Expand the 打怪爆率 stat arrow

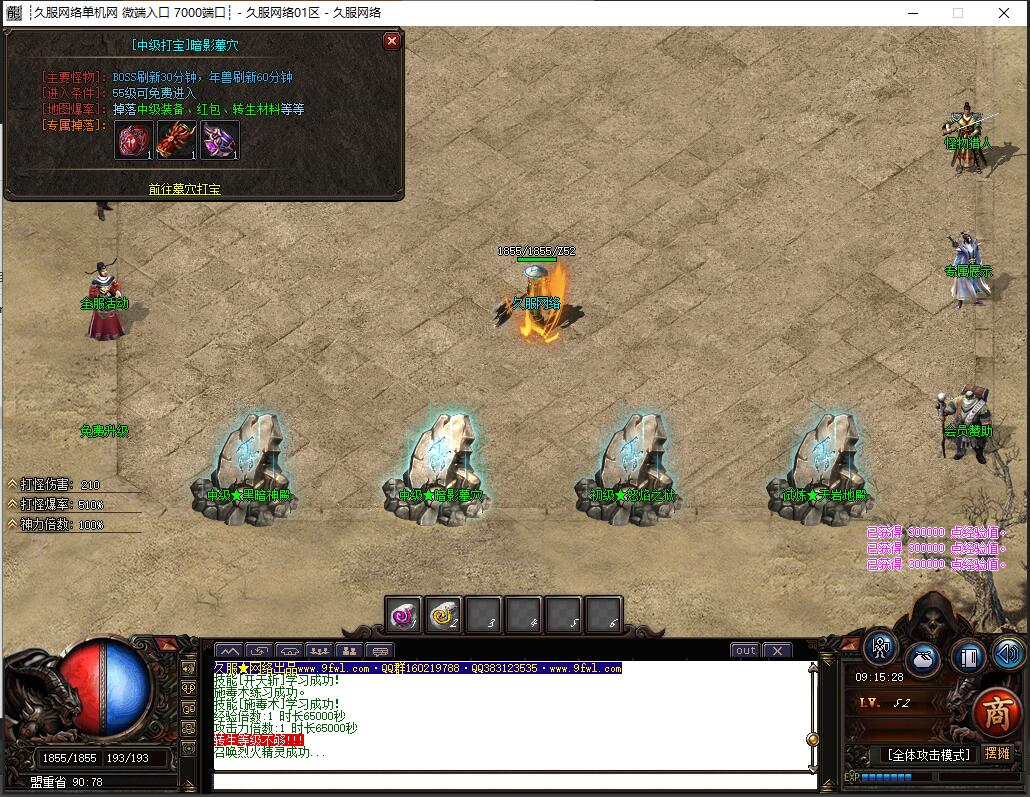click(13, 504)
